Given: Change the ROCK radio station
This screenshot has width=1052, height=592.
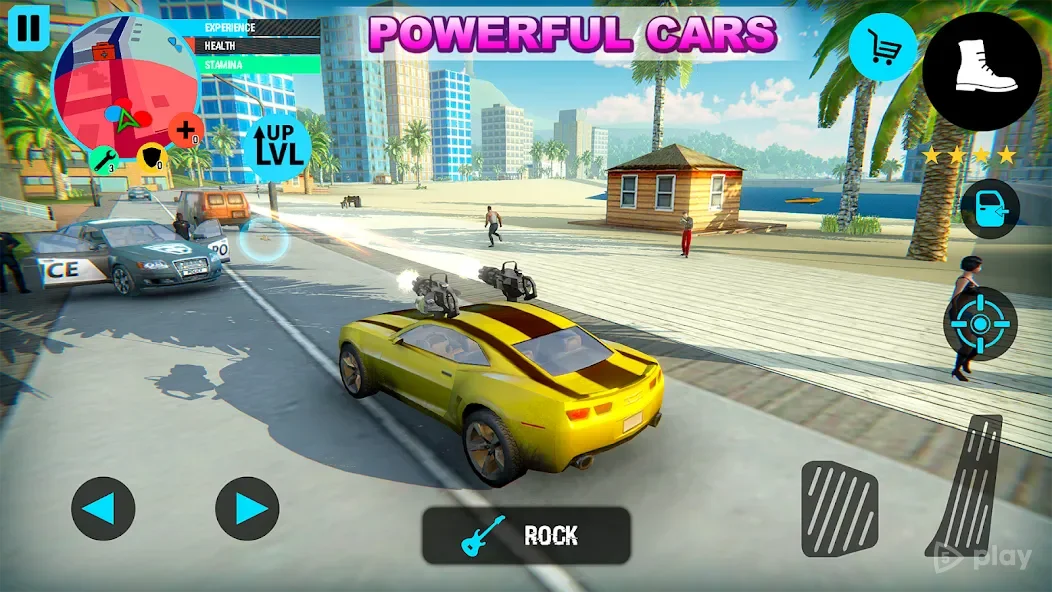Looking at the screenshot, I should pyautogui.click(x=526, y=536).
